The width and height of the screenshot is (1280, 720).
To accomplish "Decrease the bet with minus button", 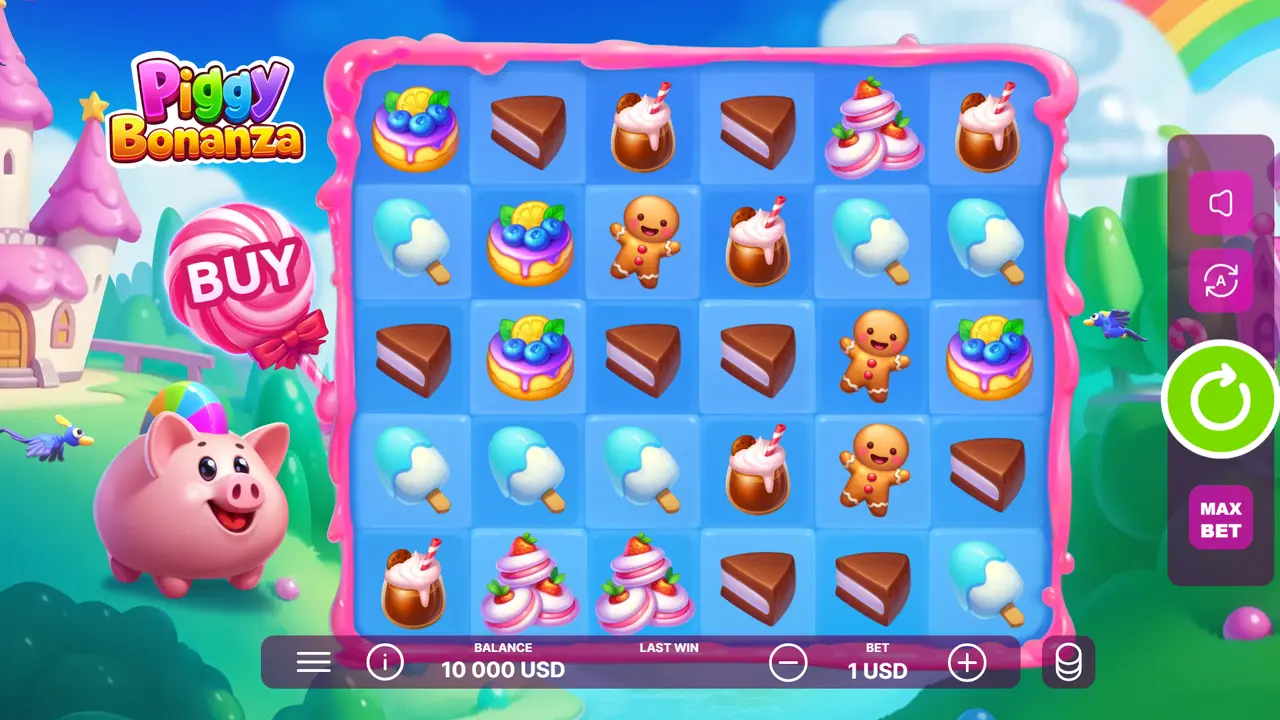I will (x=789, y=661).
